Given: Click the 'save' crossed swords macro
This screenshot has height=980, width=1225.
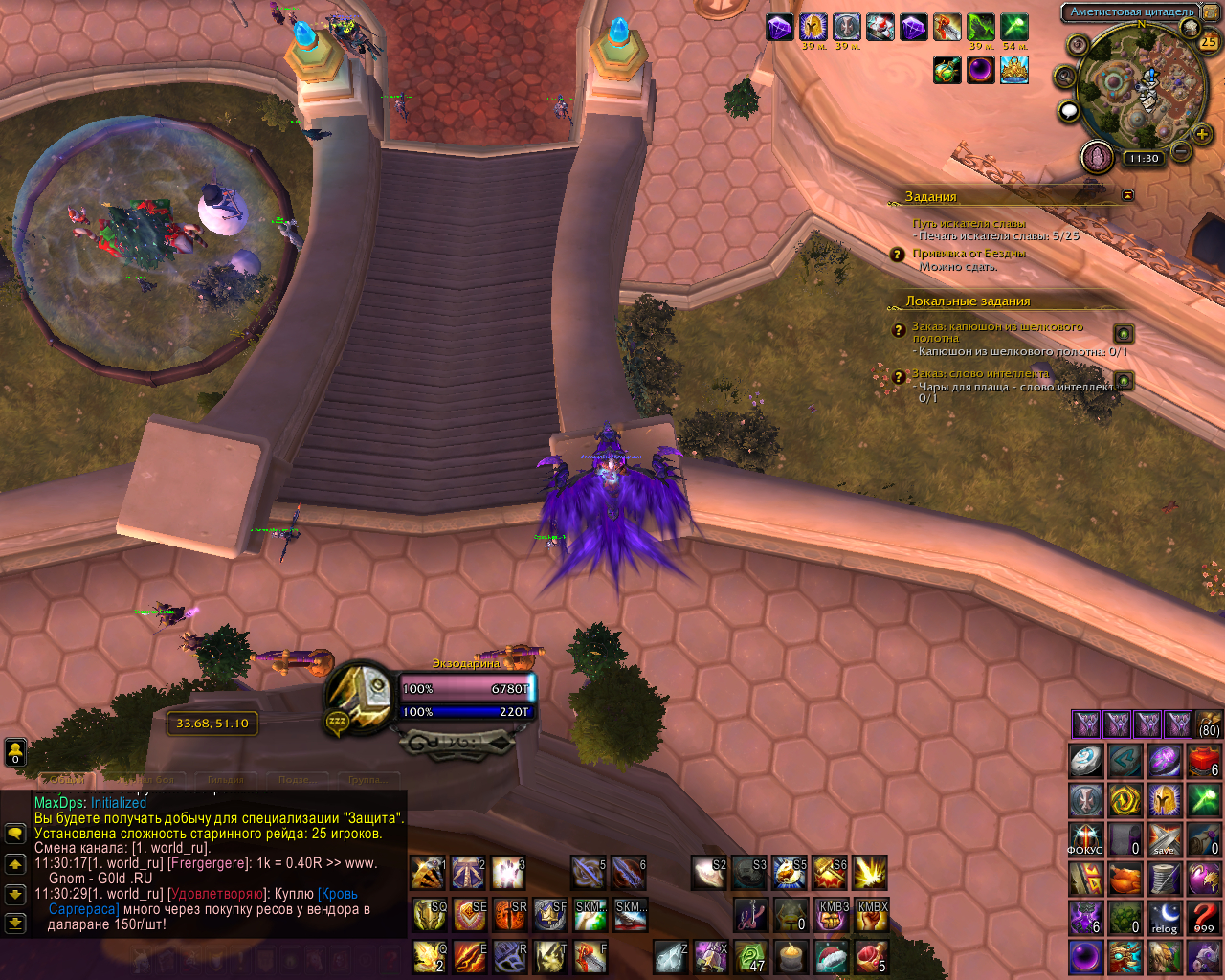Looking at the screenshot, I should click(x=1165, y=839).
